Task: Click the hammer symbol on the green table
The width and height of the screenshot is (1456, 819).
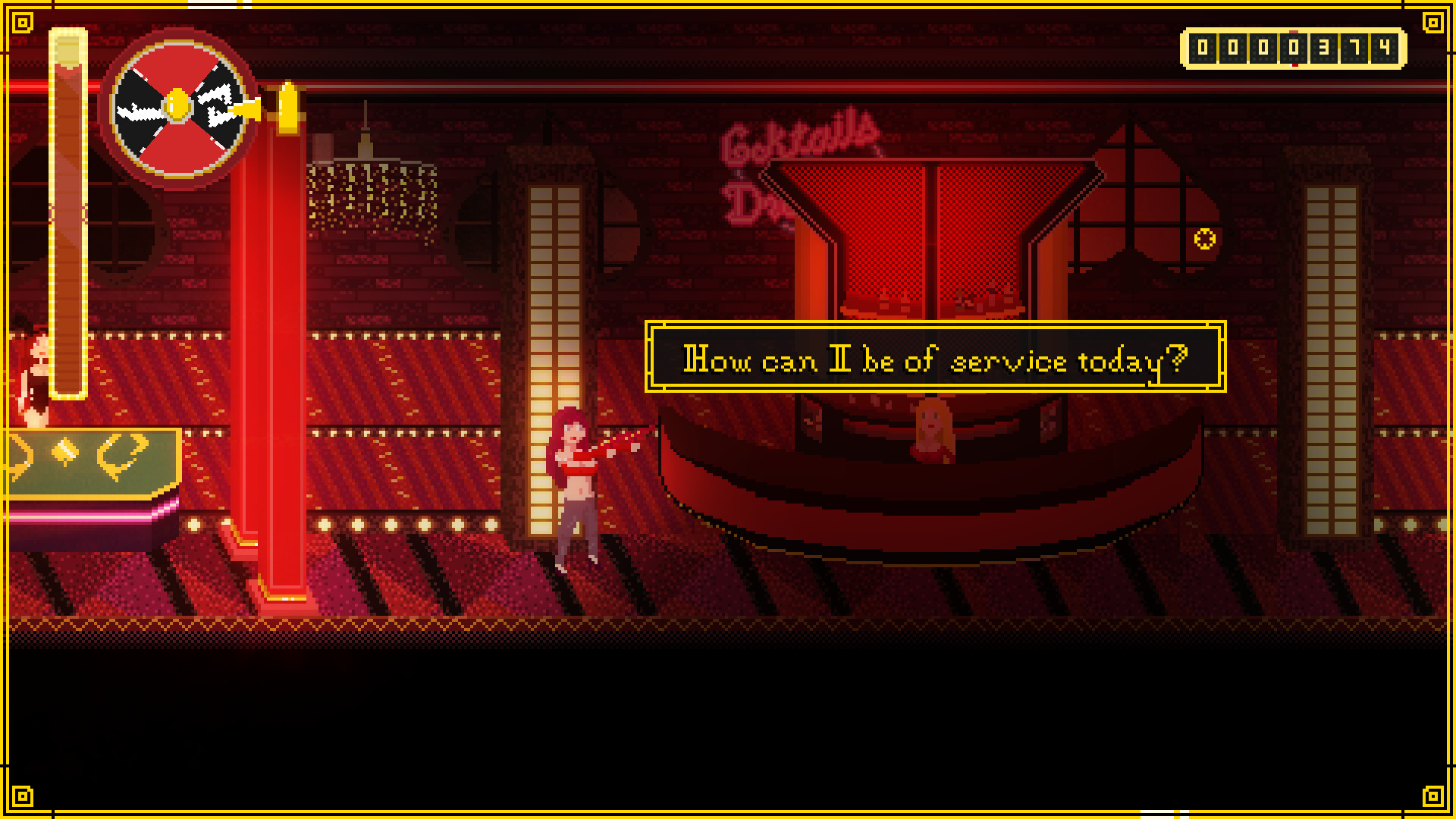Action: 64,450
